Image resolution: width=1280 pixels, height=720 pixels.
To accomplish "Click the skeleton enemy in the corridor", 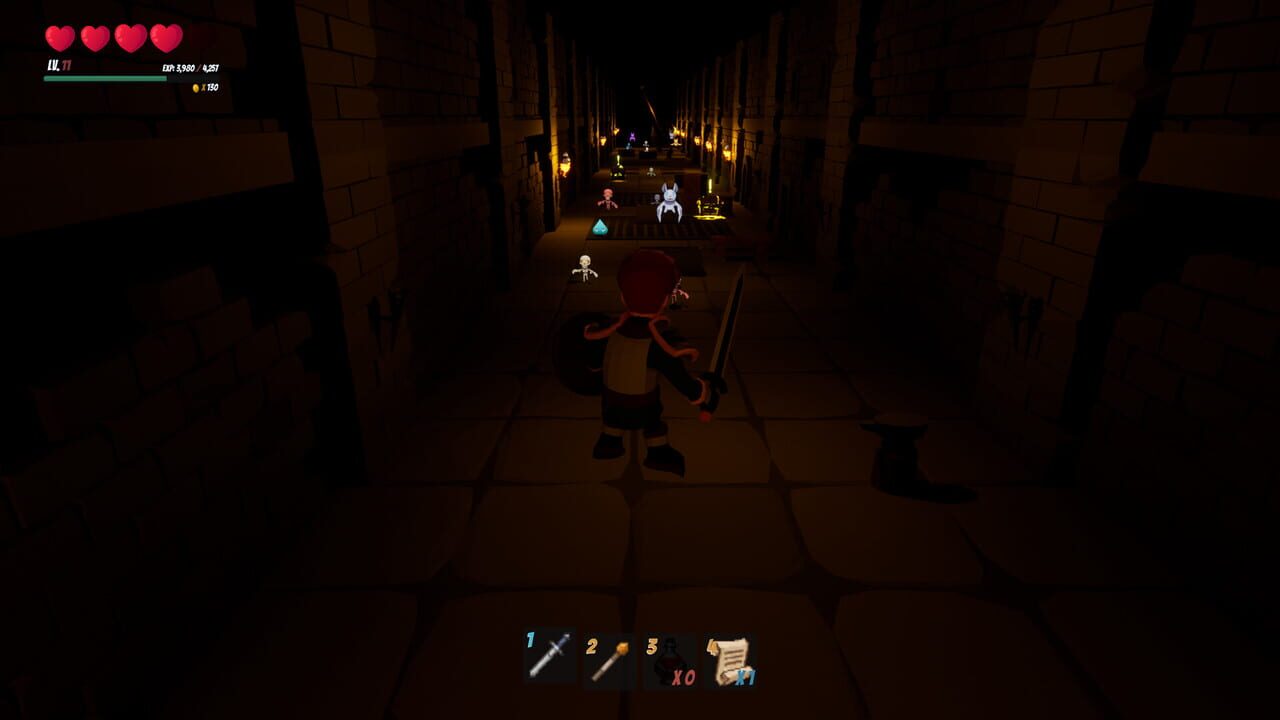I will [x=583, y=268].
